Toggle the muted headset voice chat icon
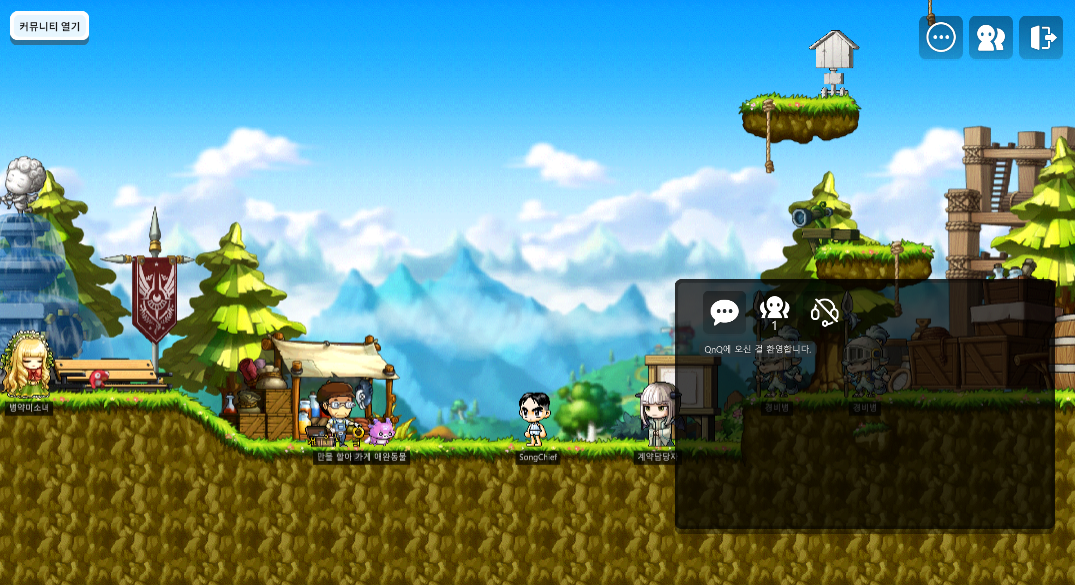The height and width of the screenshot is (585, 1075). (824, 312)
